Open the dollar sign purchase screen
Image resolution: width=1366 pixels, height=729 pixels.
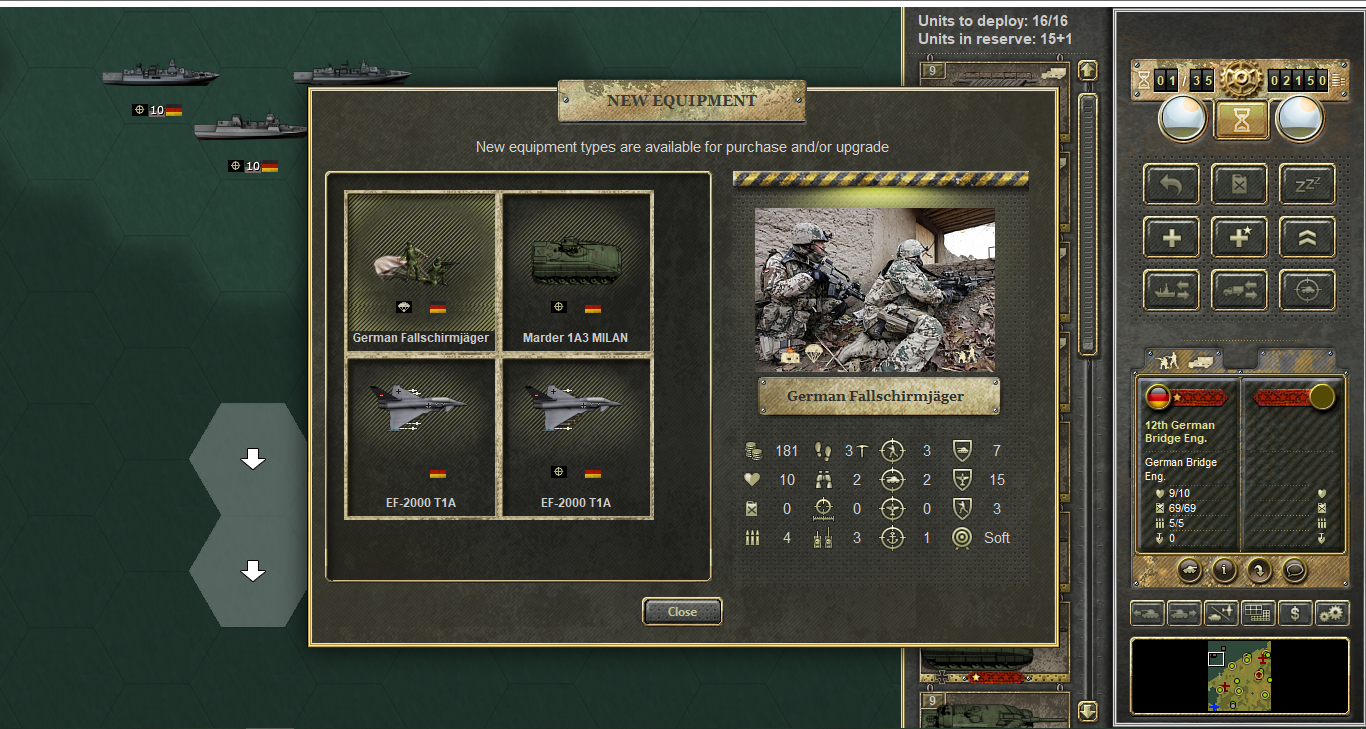coord(1295,613)
